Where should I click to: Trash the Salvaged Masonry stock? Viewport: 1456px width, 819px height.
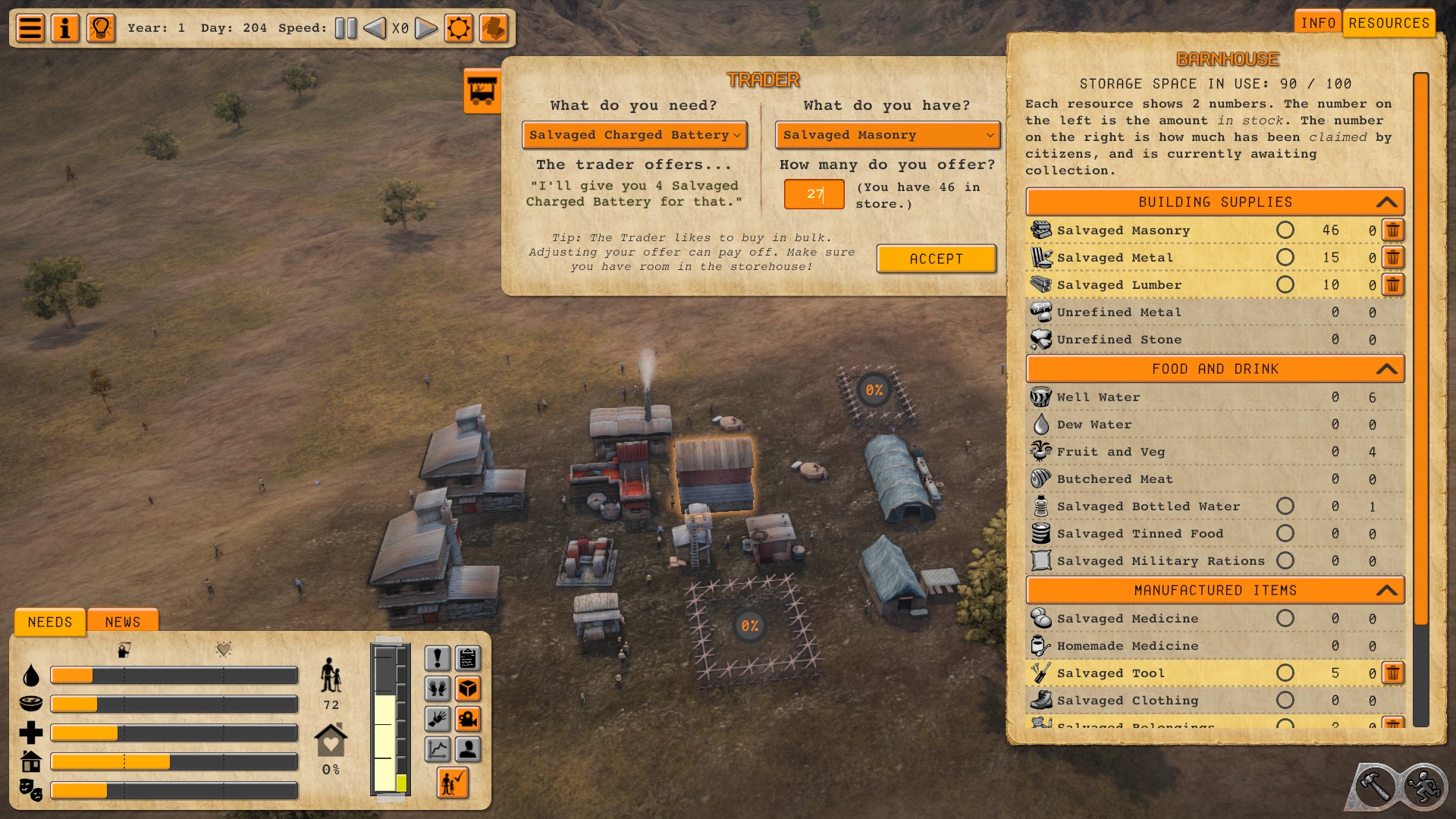(1393, 230)
